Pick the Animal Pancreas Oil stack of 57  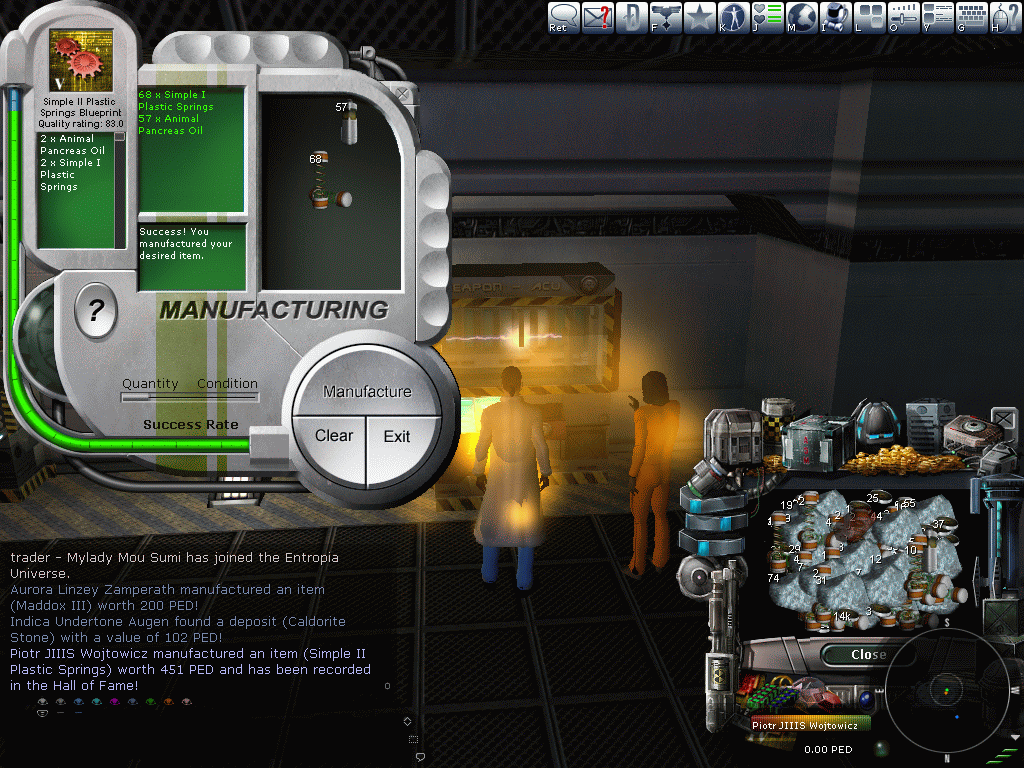click(349, 125)
